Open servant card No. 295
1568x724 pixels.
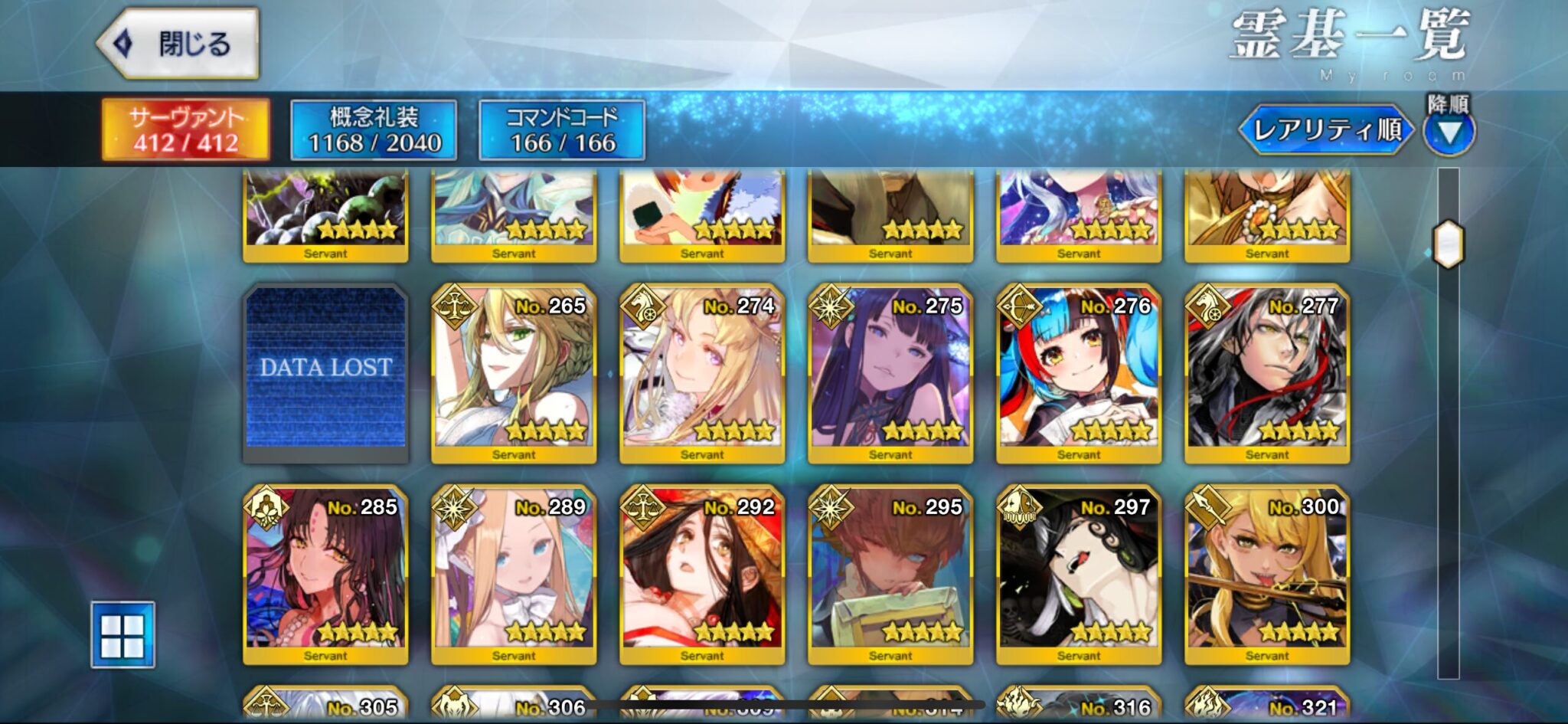click(x=890, y=574)
